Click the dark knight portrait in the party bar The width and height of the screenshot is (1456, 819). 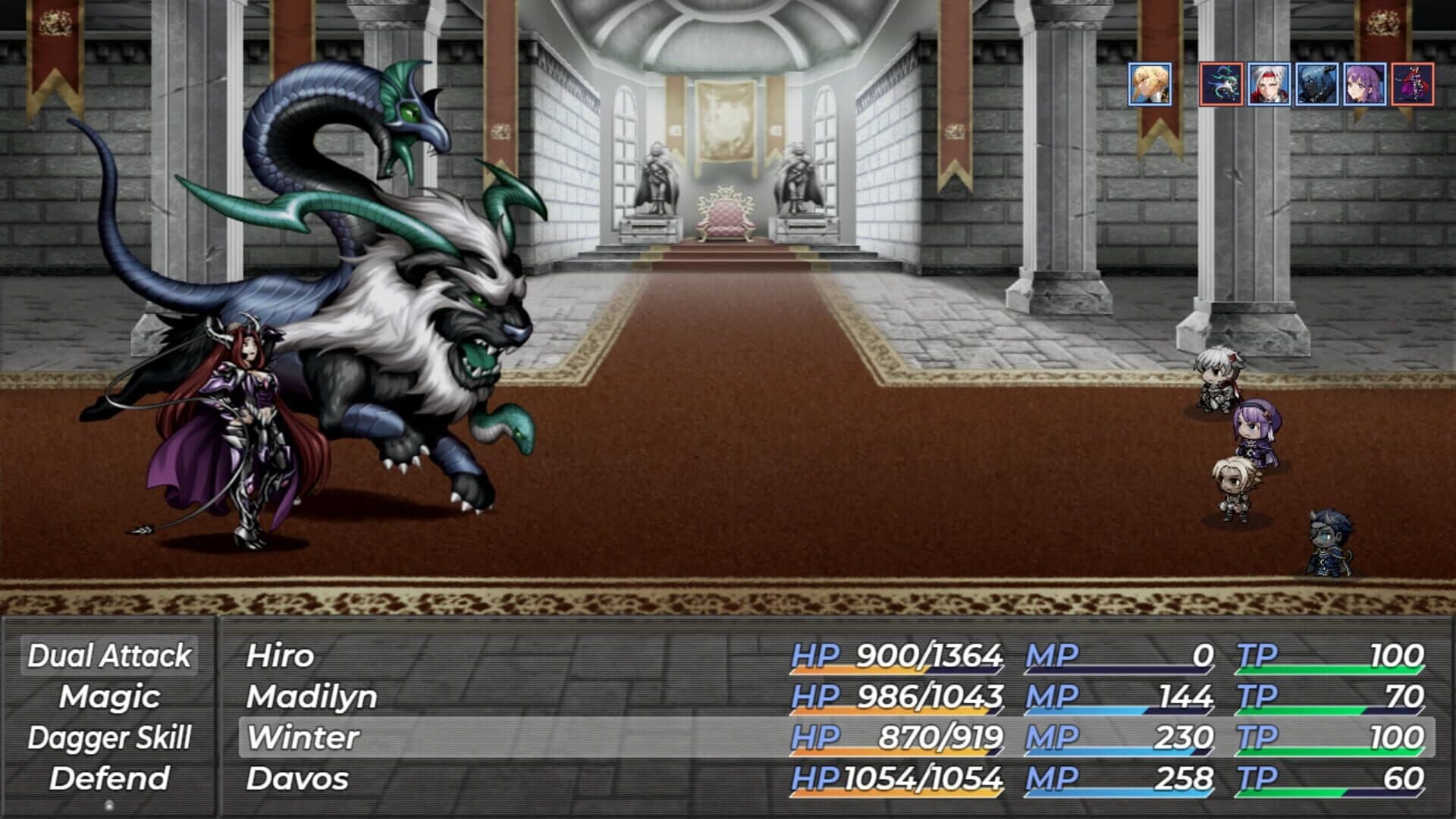pyautogui.click(x=1318, y=83)
